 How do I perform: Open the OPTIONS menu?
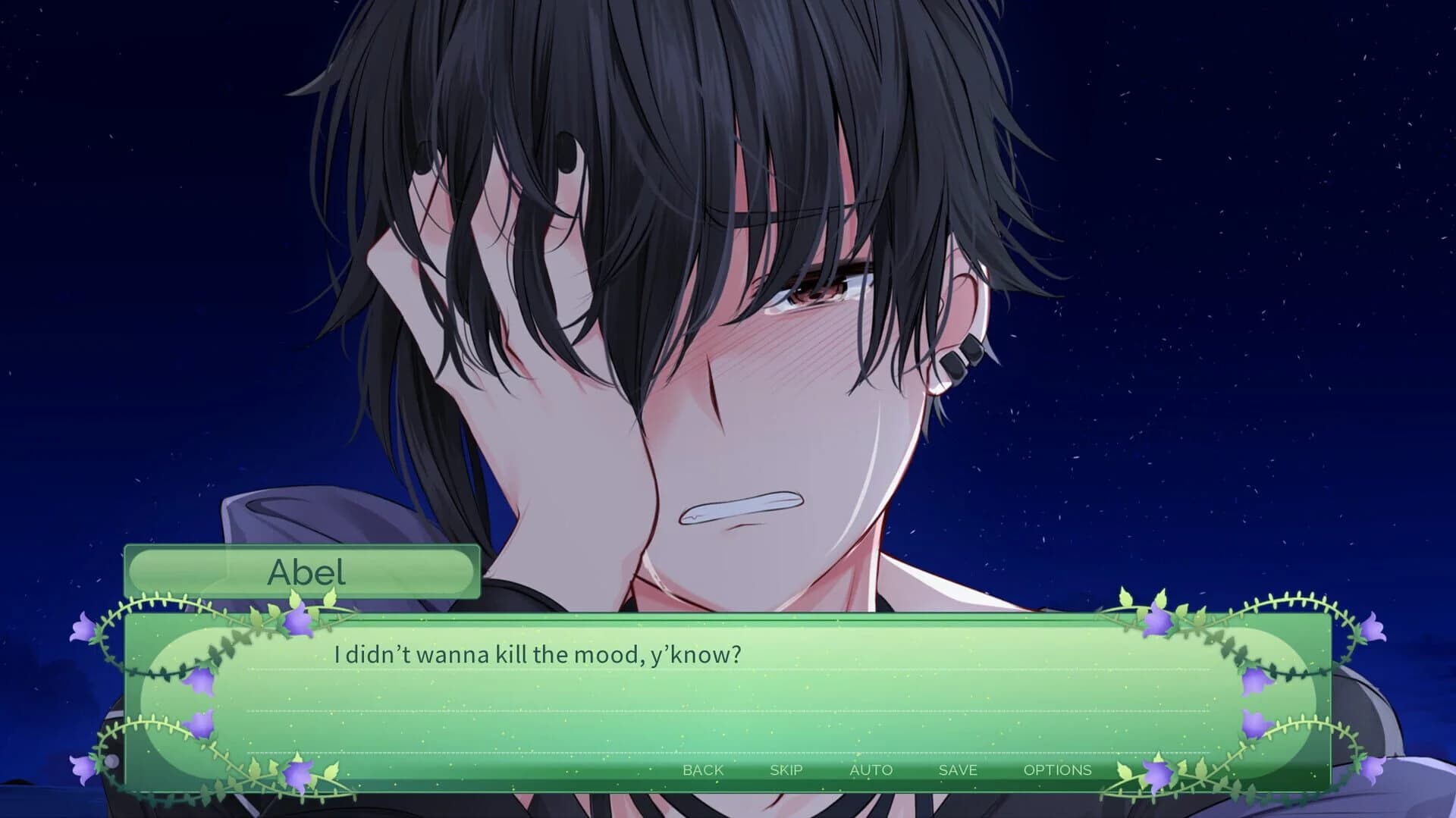pos(1058,769)
